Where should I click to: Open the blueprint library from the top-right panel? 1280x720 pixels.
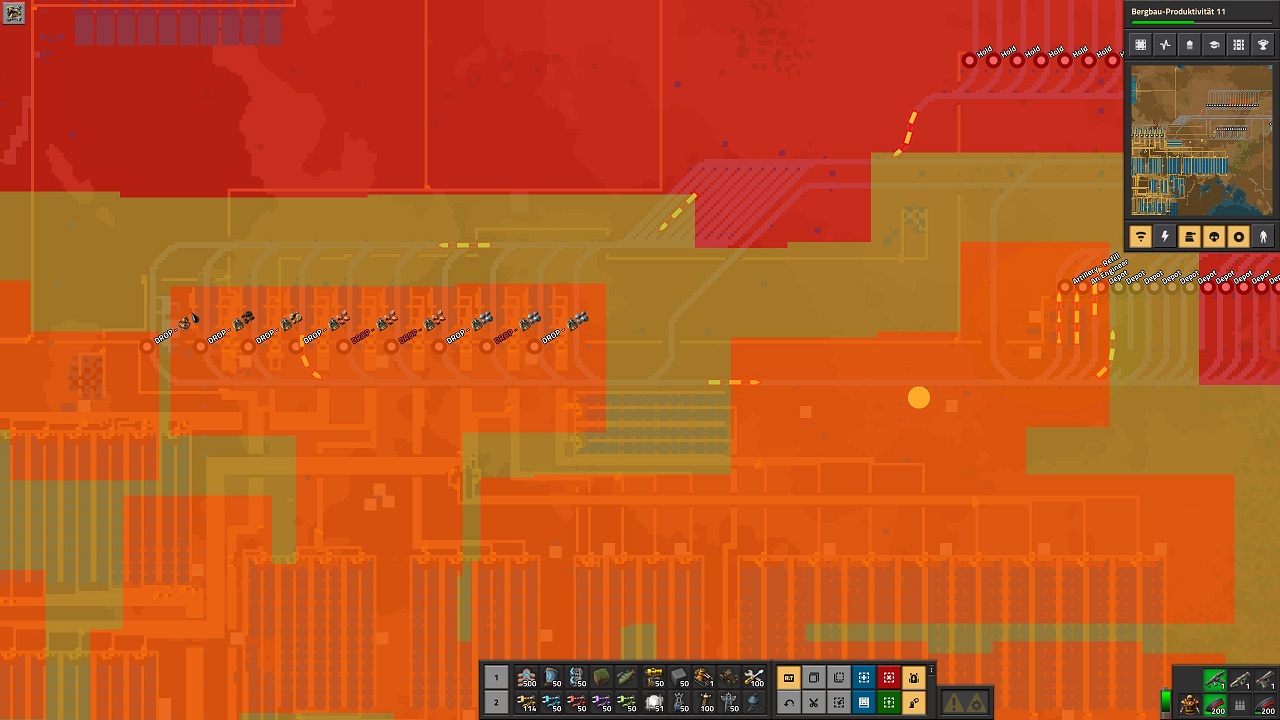1140,44
